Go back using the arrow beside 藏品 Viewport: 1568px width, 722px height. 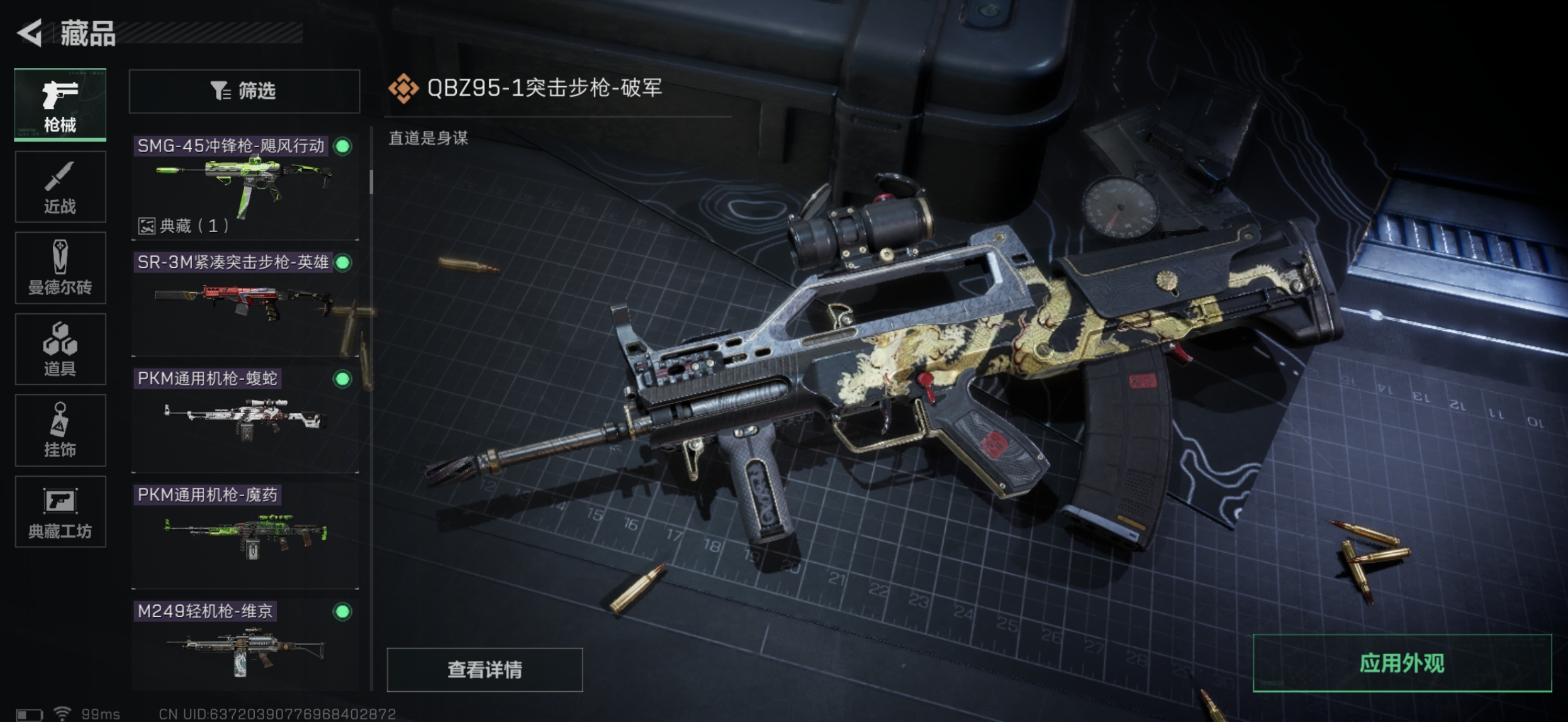tap(30, 33)
